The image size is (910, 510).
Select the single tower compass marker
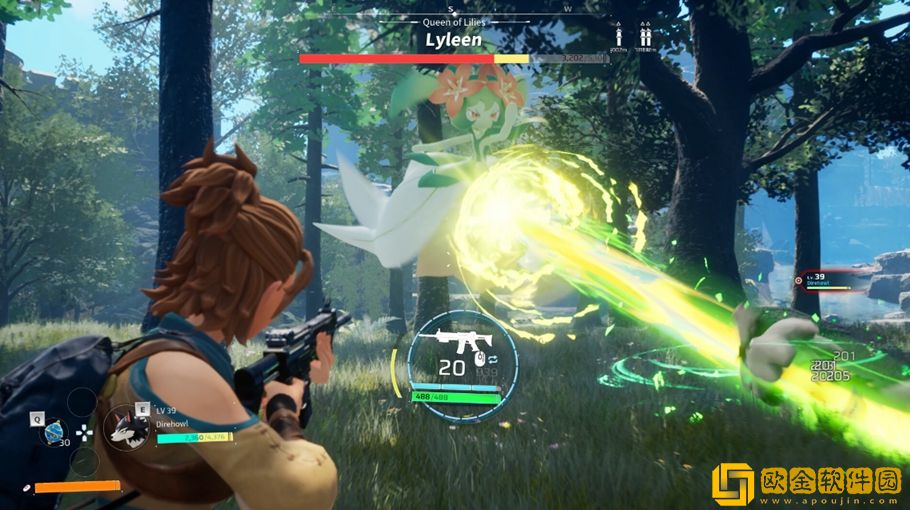(619, 37)
